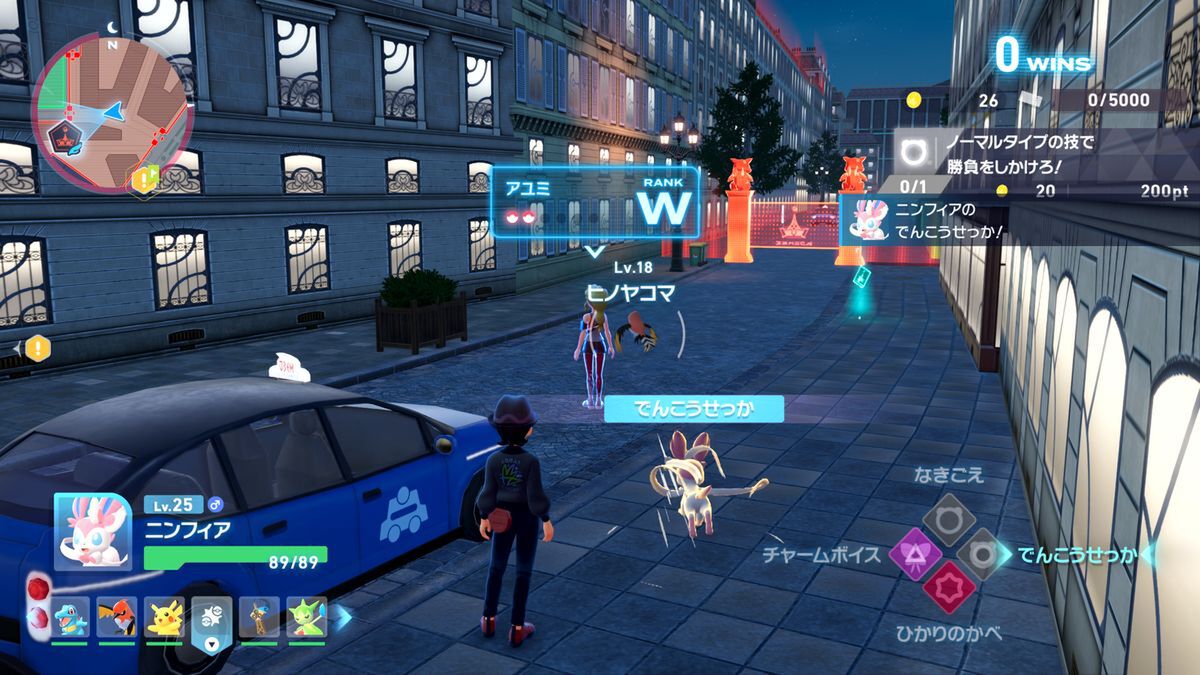Viewport: 1200px width, 675px height.
Task: Choose Pikachu from the party bar
Action: (x=164, y=617)
